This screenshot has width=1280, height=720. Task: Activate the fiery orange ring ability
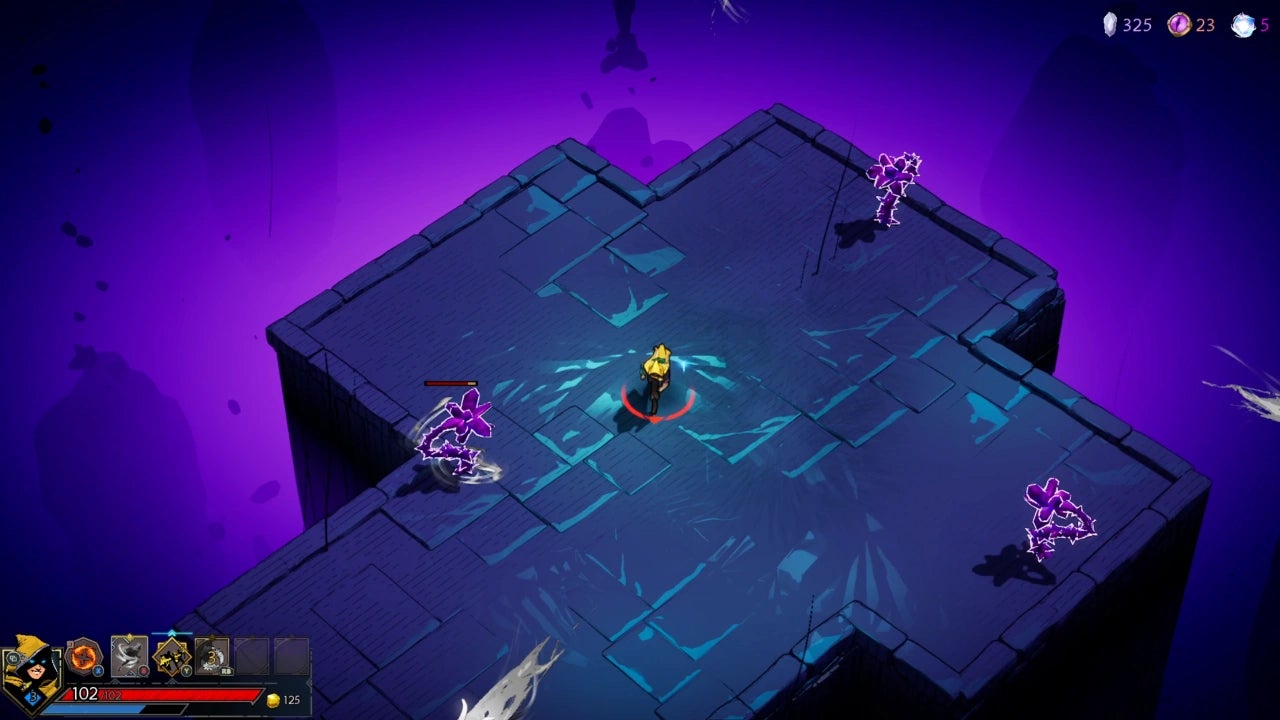click(x=84, y=656)
